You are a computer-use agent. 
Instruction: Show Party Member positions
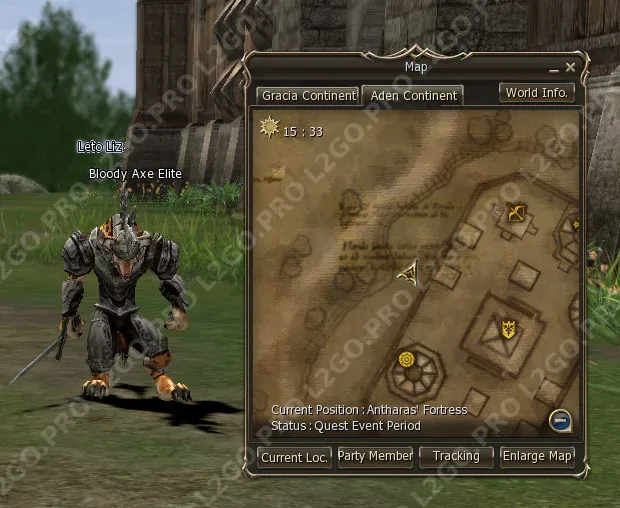375,456
